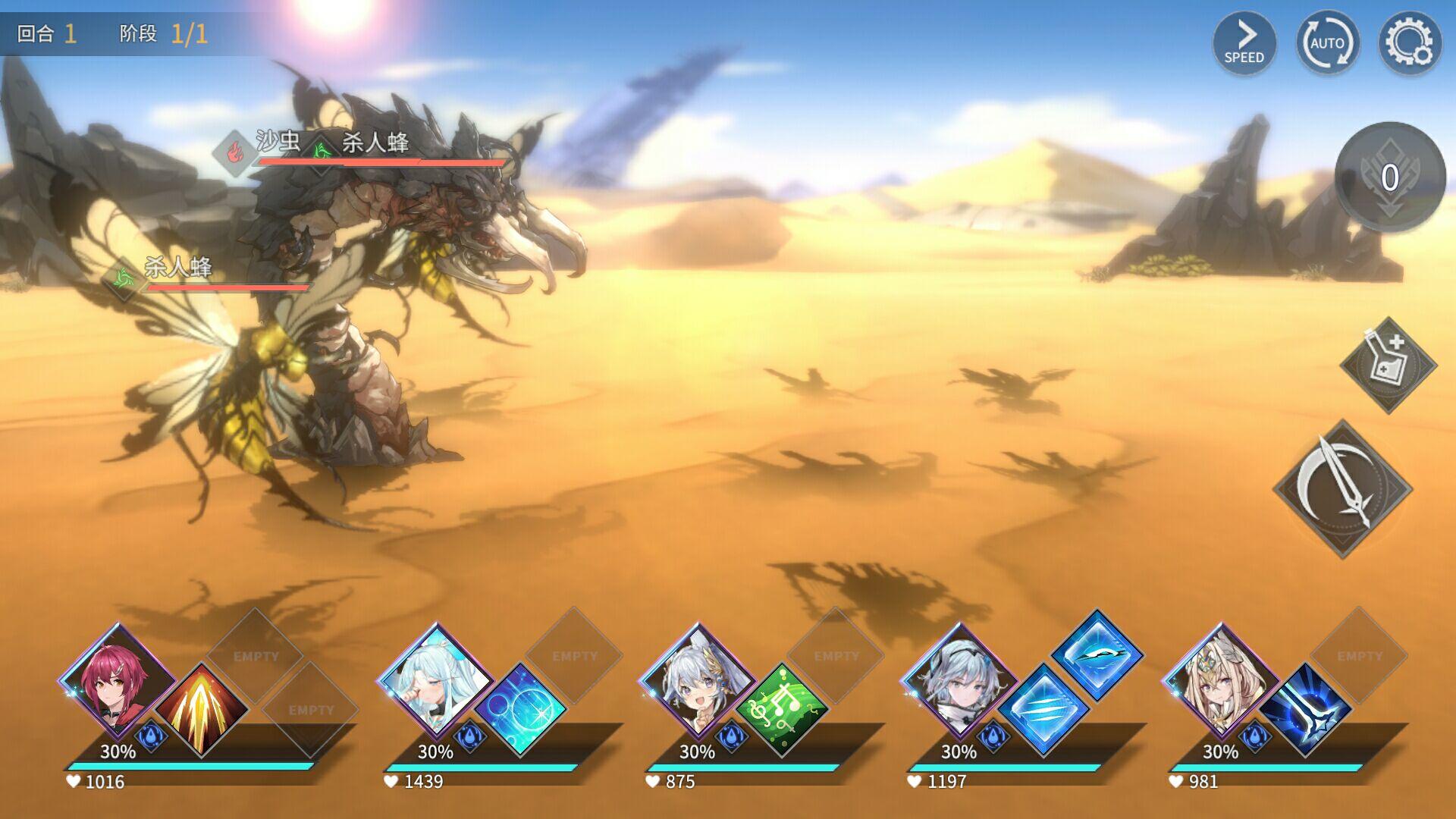Screen dimensions: 1456x819
Task: Activate the blue bubble skill of the second hero
Action: coord(523,709)
